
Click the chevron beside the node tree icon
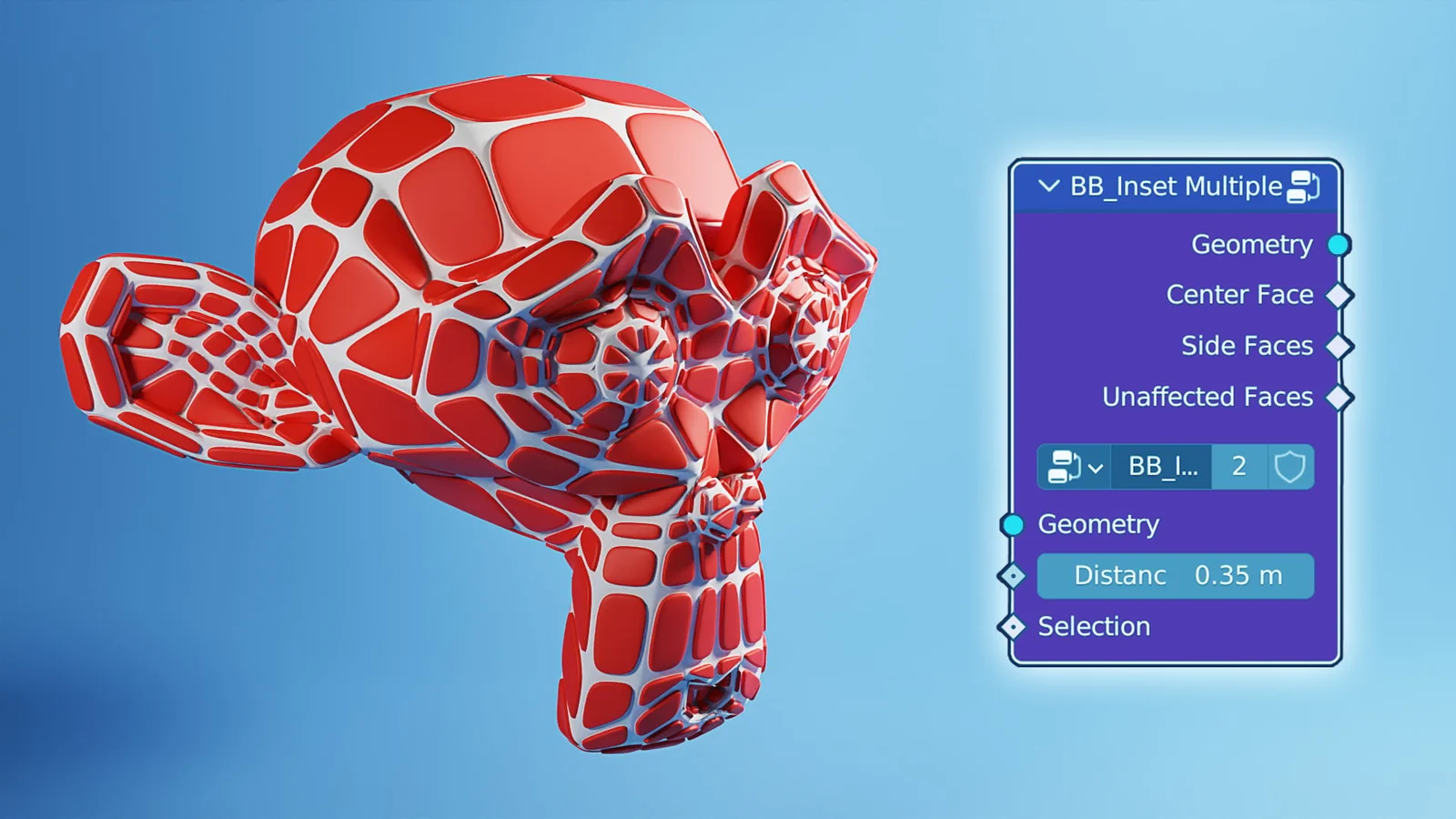[x=1097, y=467]
